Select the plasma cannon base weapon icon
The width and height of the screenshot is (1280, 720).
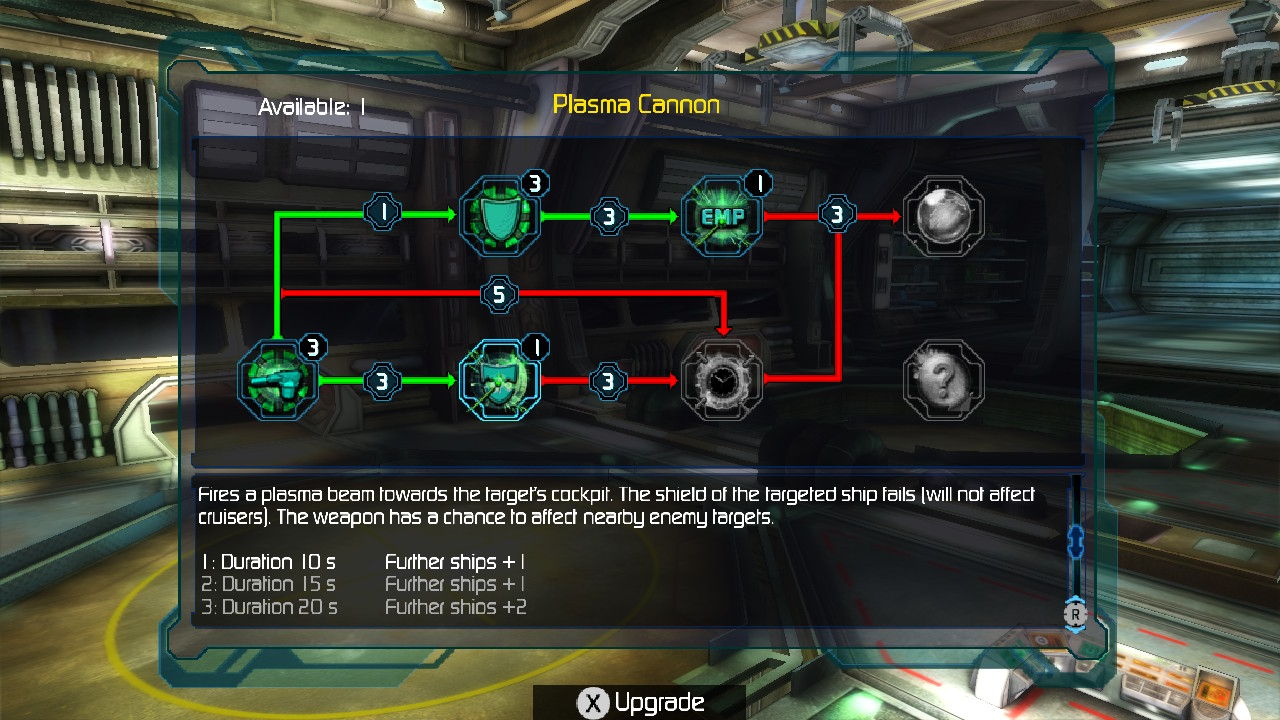click(278, 380)
